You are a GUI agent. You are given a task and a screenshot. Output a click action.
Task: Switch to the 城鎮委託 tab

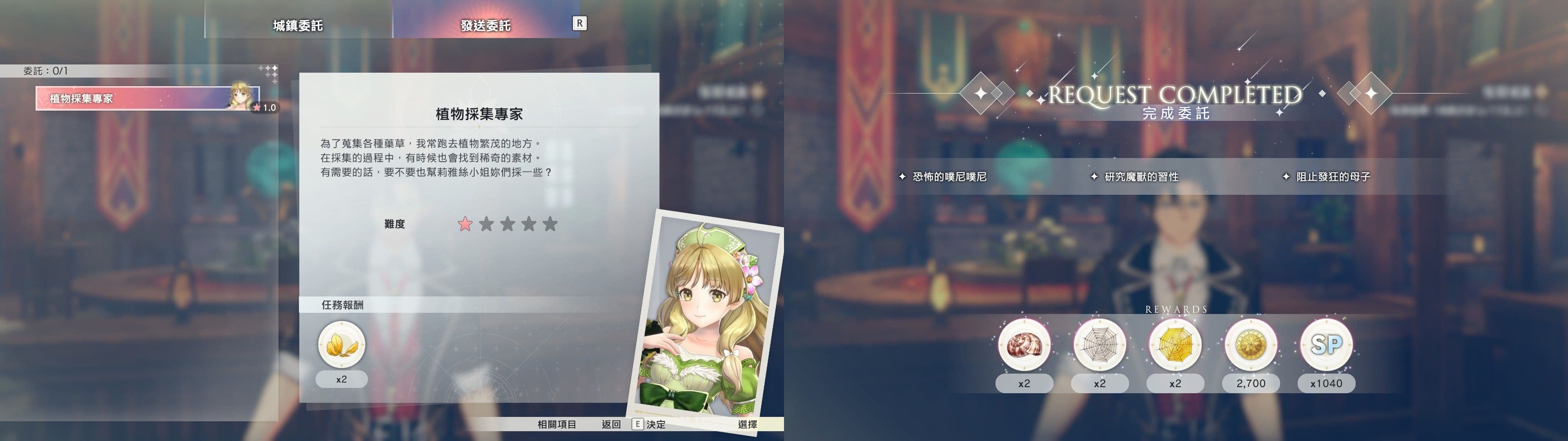tap(298, 24)
